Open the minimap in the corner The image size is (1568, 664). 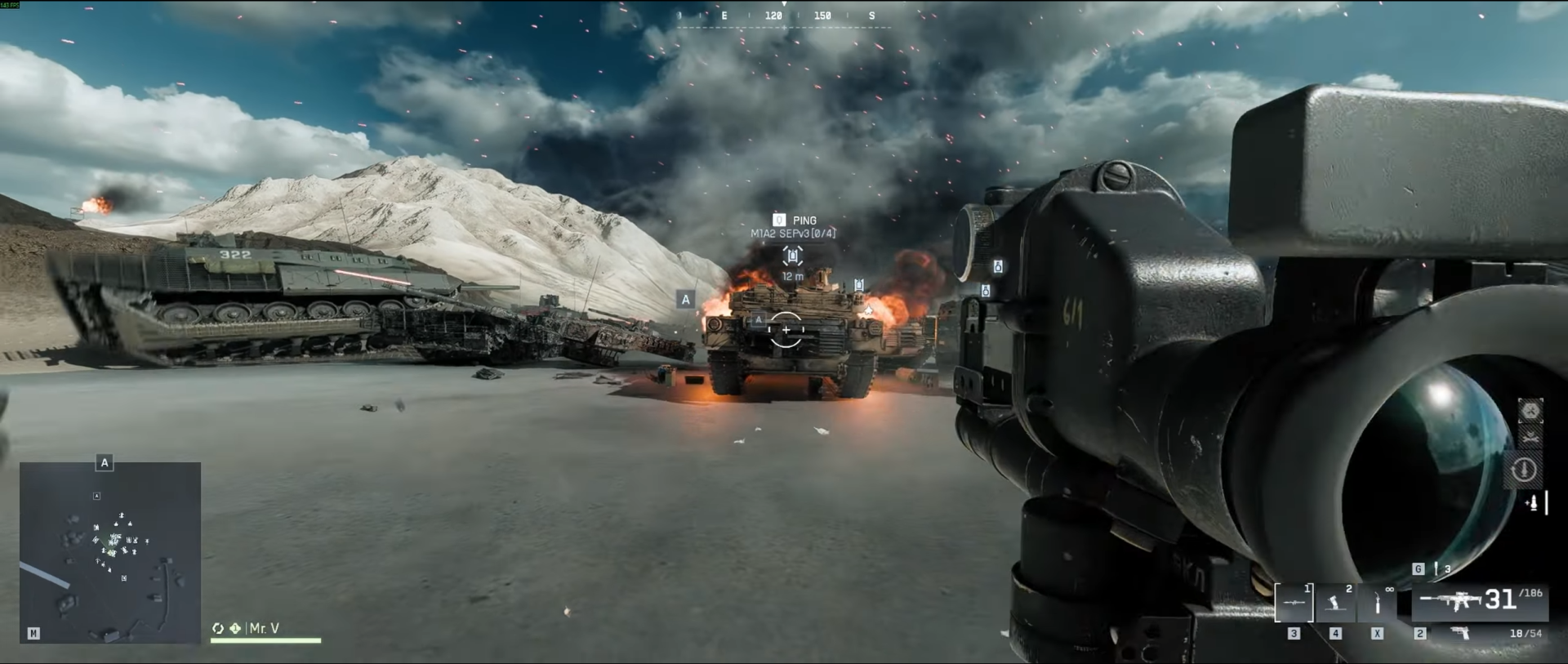pos(110,552)
